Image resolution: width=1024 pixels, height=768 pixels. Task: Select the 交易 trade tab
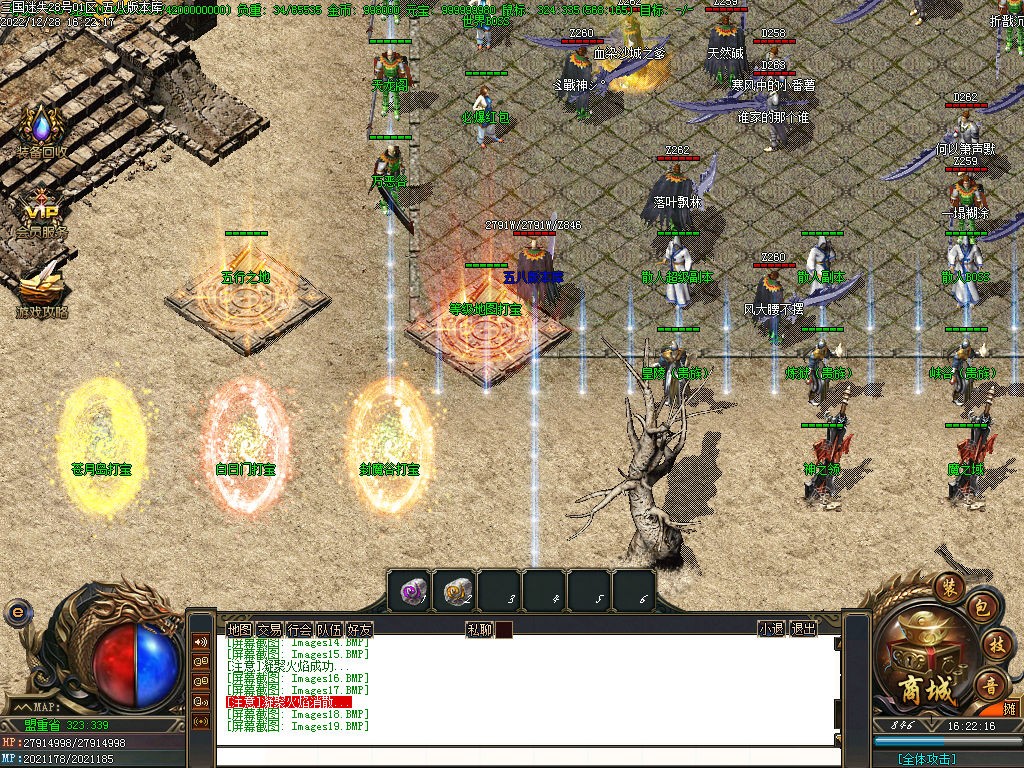point(269,629)
